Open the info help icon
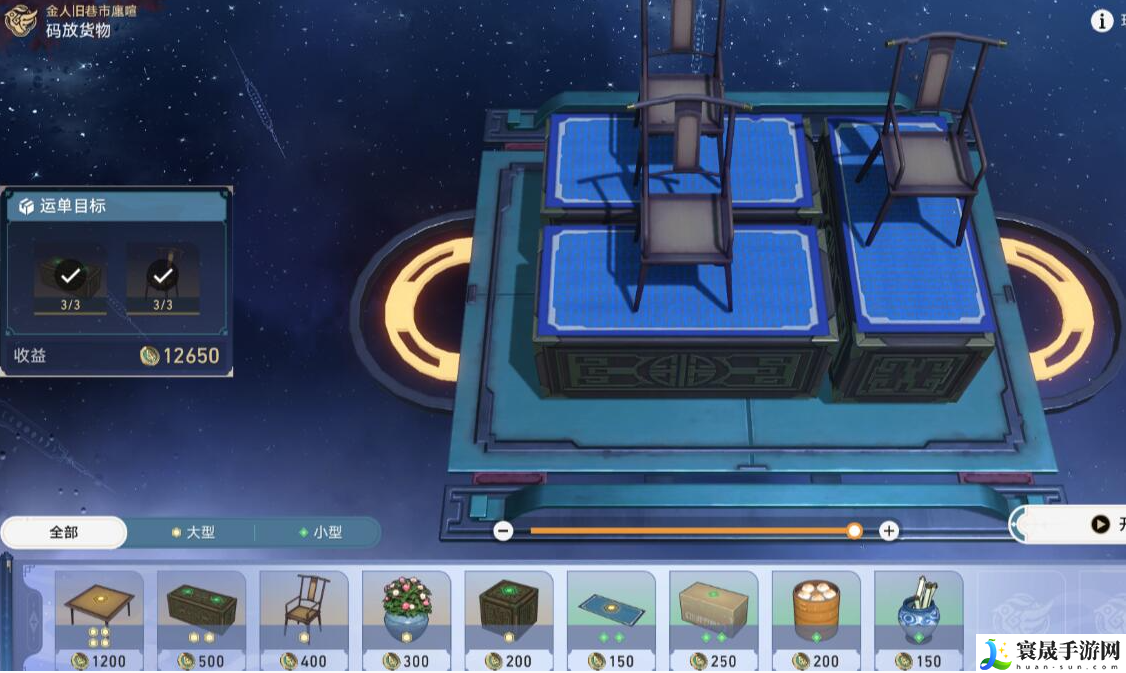Screen dimensions: 1126x673 click(1102, 21)
